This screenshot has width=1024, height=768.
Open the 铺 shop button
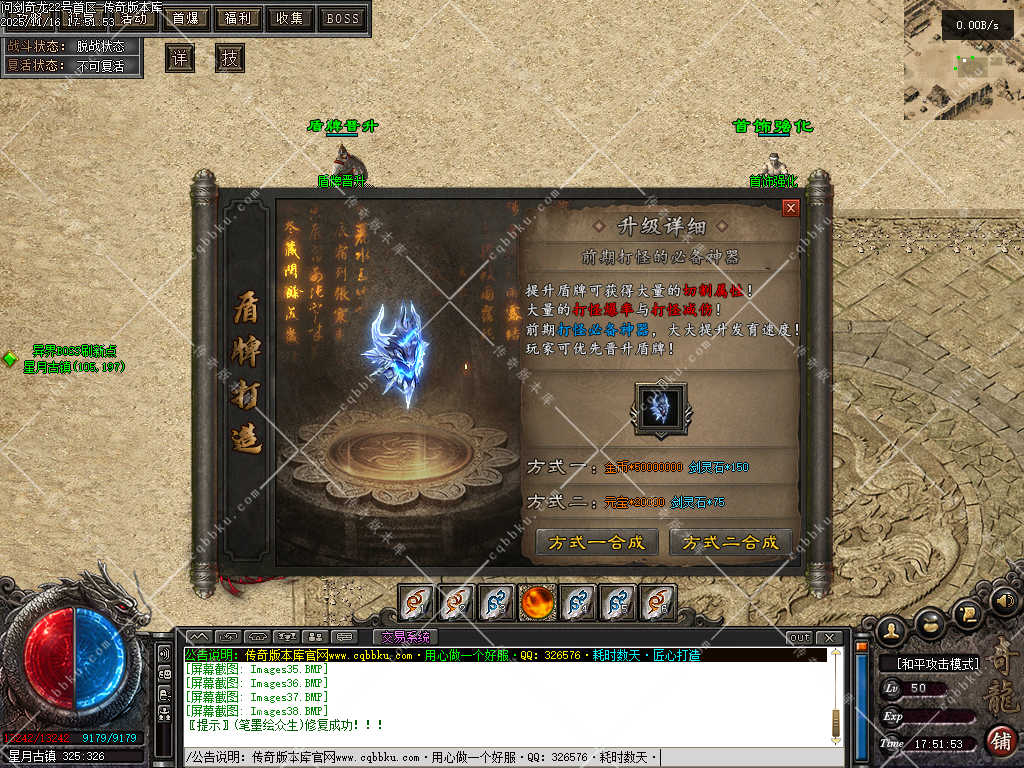[x=1000, y=740]
